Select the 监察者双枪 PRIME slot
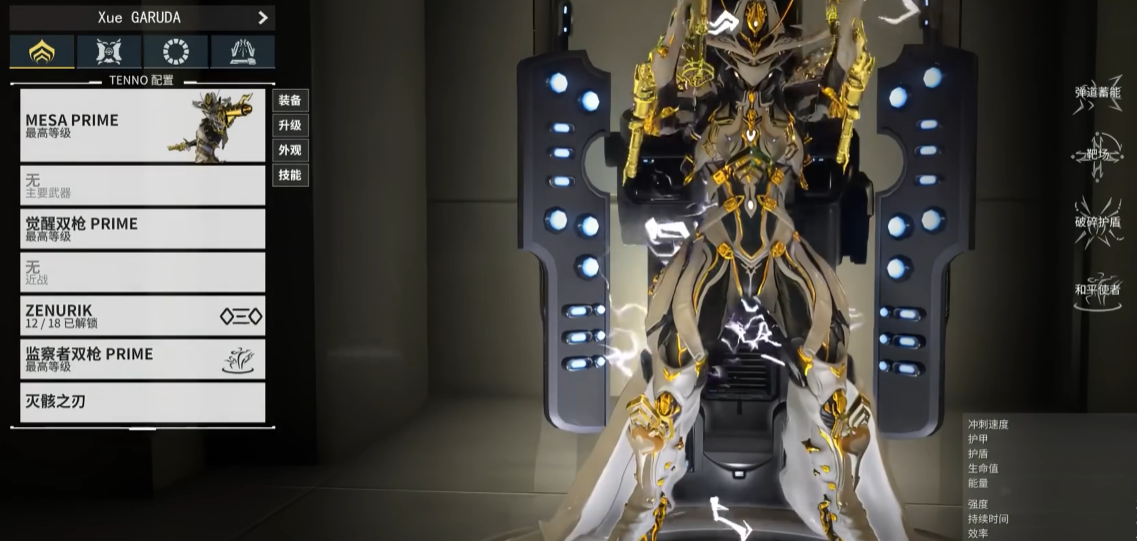The height and width of the screenshot is (541, 1137). [142, 359]
